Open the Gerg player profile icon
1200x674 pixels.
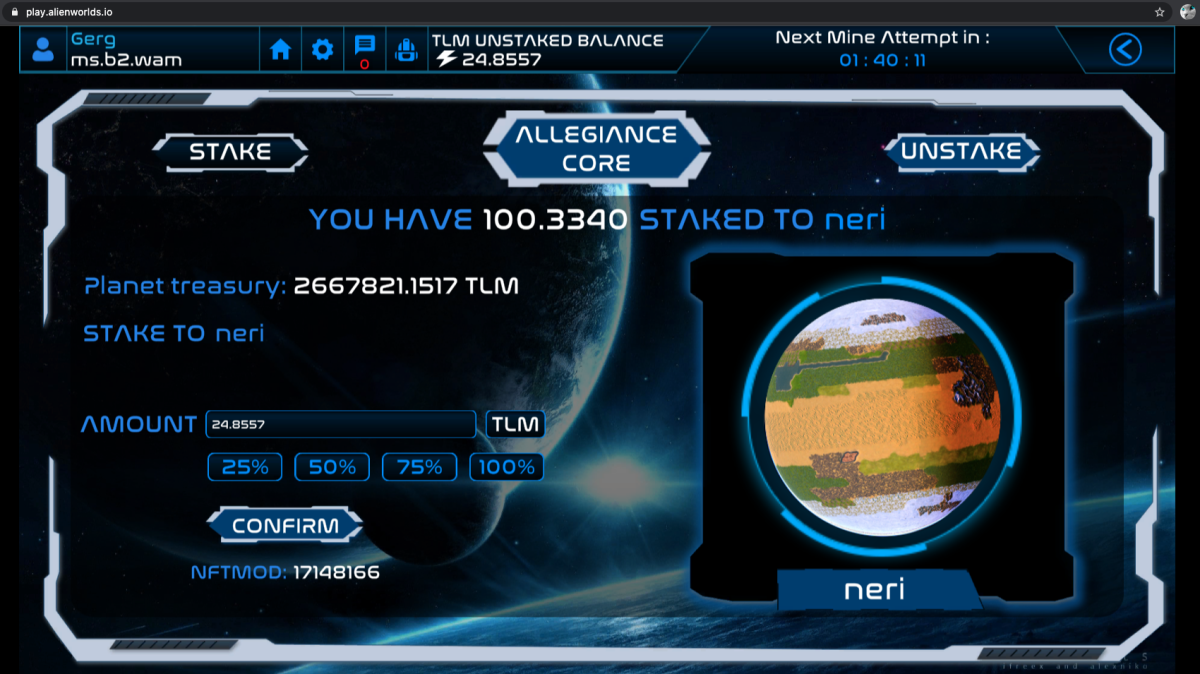43,49
